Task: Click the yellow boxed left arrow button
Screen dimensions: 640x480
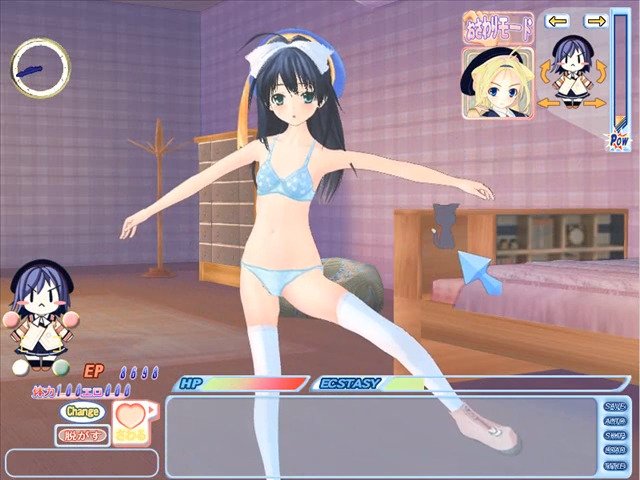Action: point(558,20)
